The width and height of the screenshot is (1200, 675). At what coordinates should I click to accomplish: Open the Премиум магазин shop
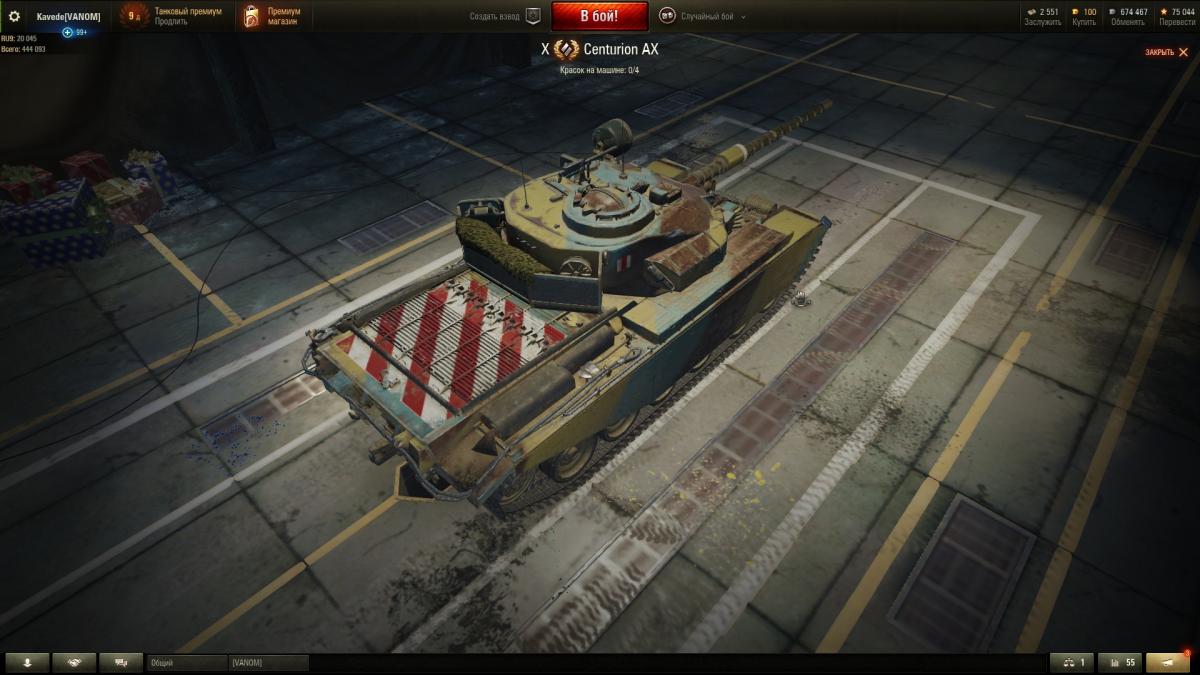coord(283,16)
